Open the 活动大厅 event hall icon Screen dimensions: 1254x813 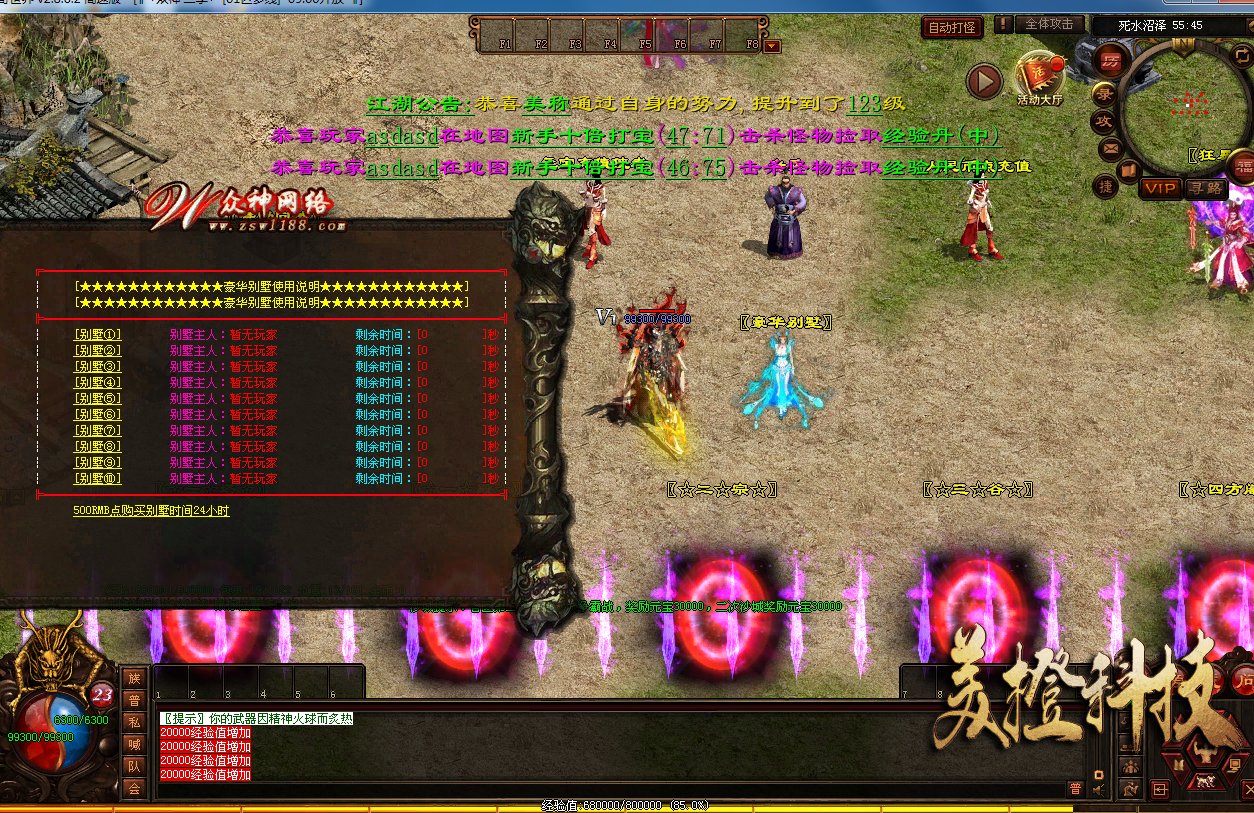[1039, 78]
